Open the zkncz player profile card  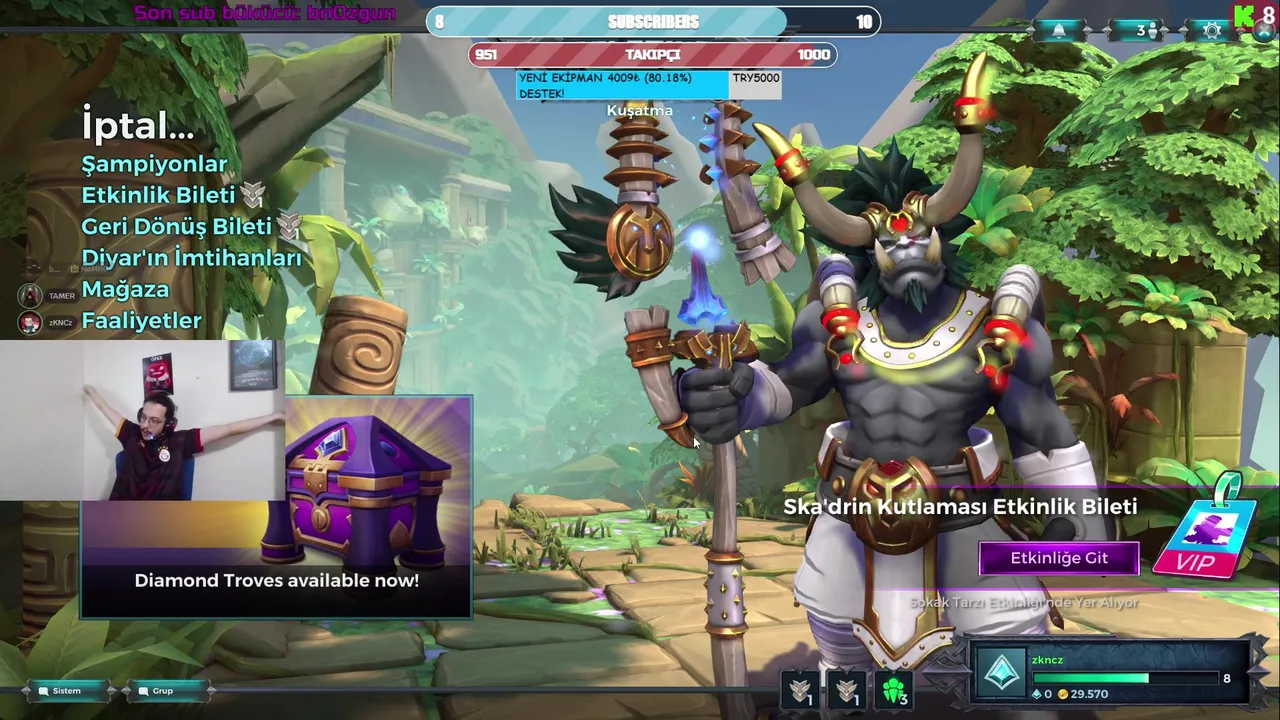point(1110,675)
